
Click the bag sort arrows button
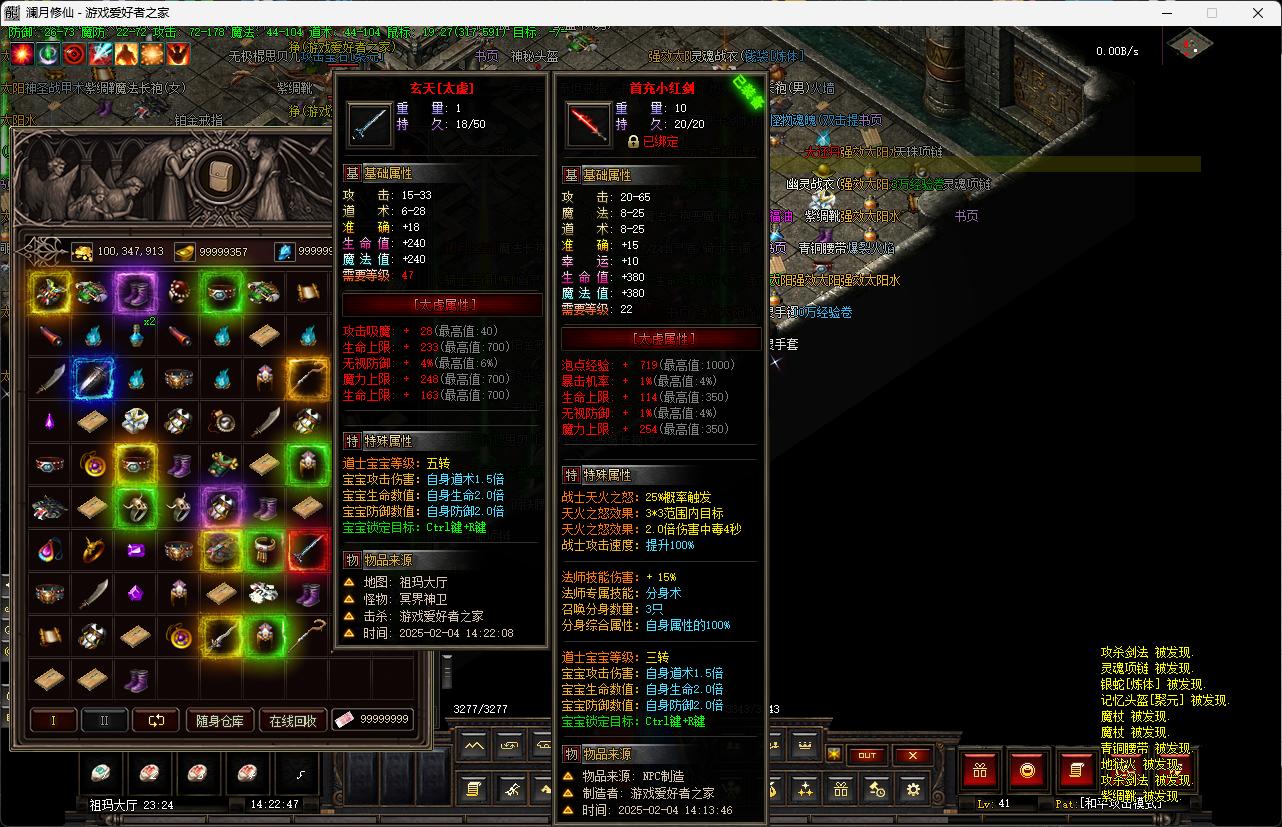pyautogui.click(x=155, y=720)
